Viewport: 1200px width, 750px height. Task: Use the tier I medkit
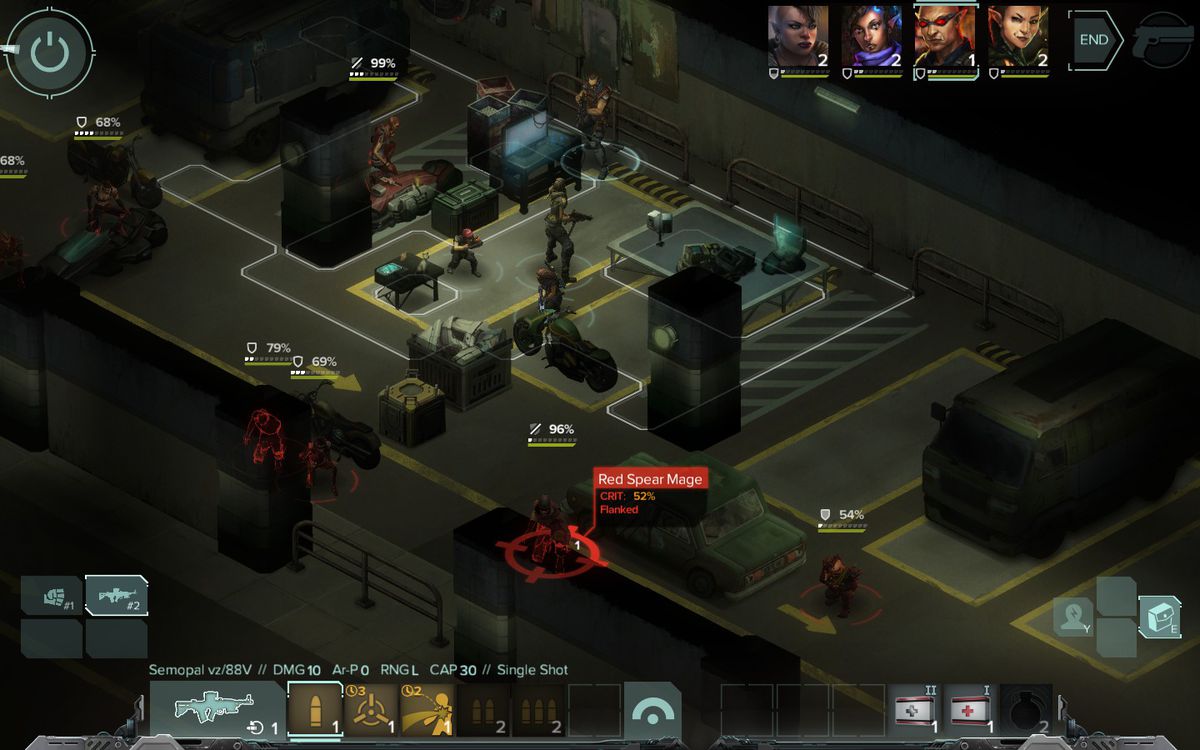tap(972, 710)
